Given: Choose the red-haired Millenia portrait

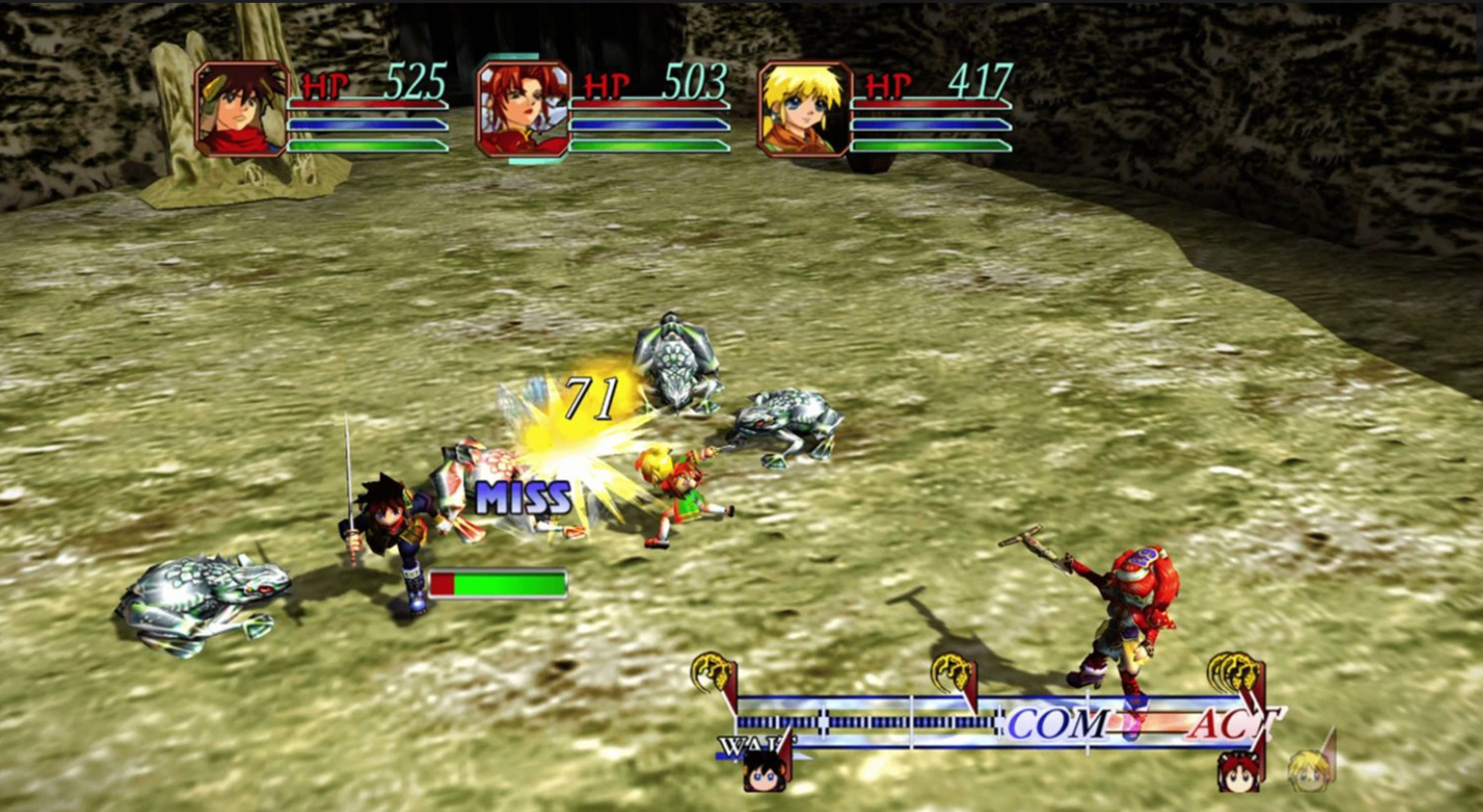Looking at the screenshot, I should coord(523,109).
